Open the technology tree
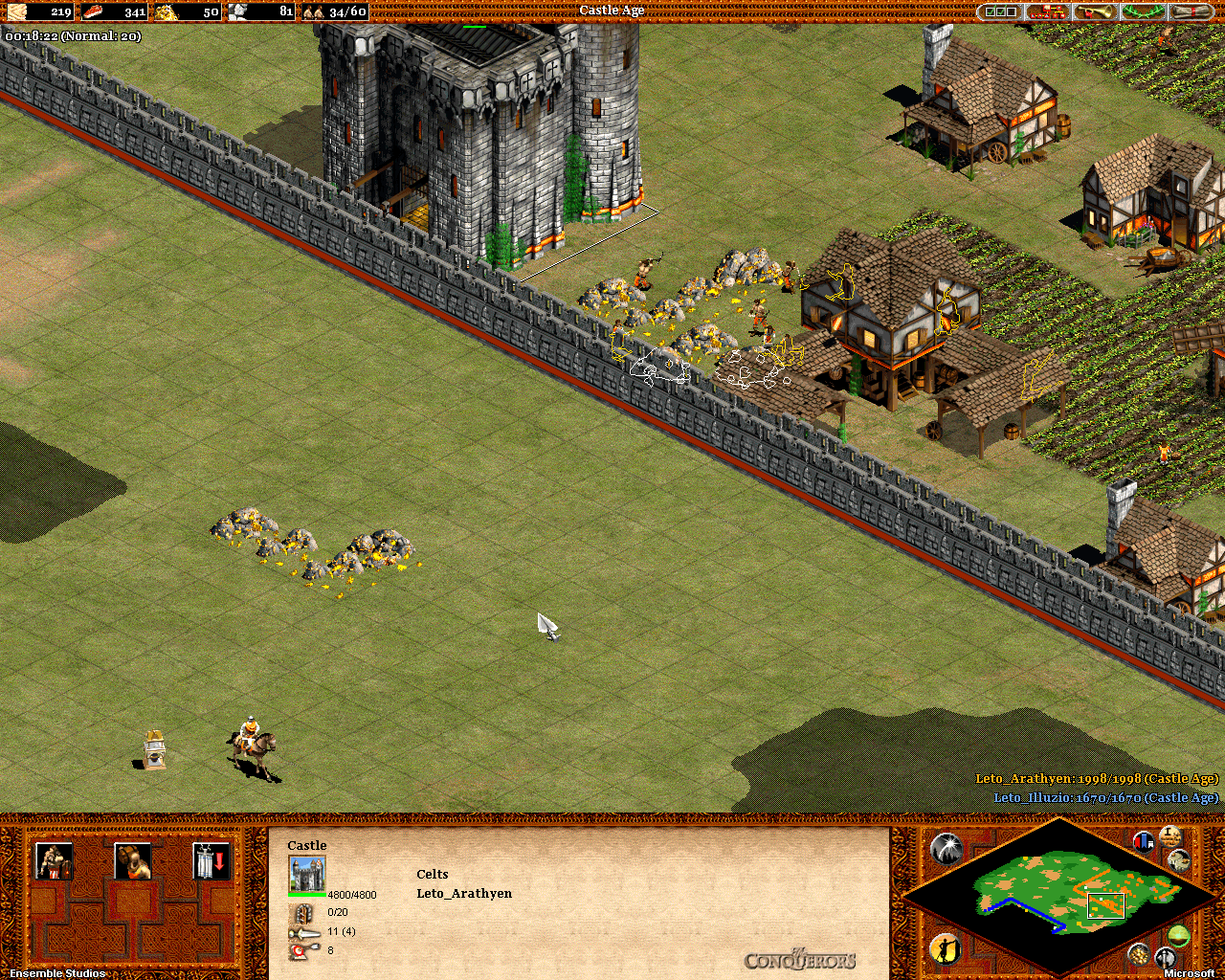The height and width of the screenshot is (980, 1225). point(1048,11)
